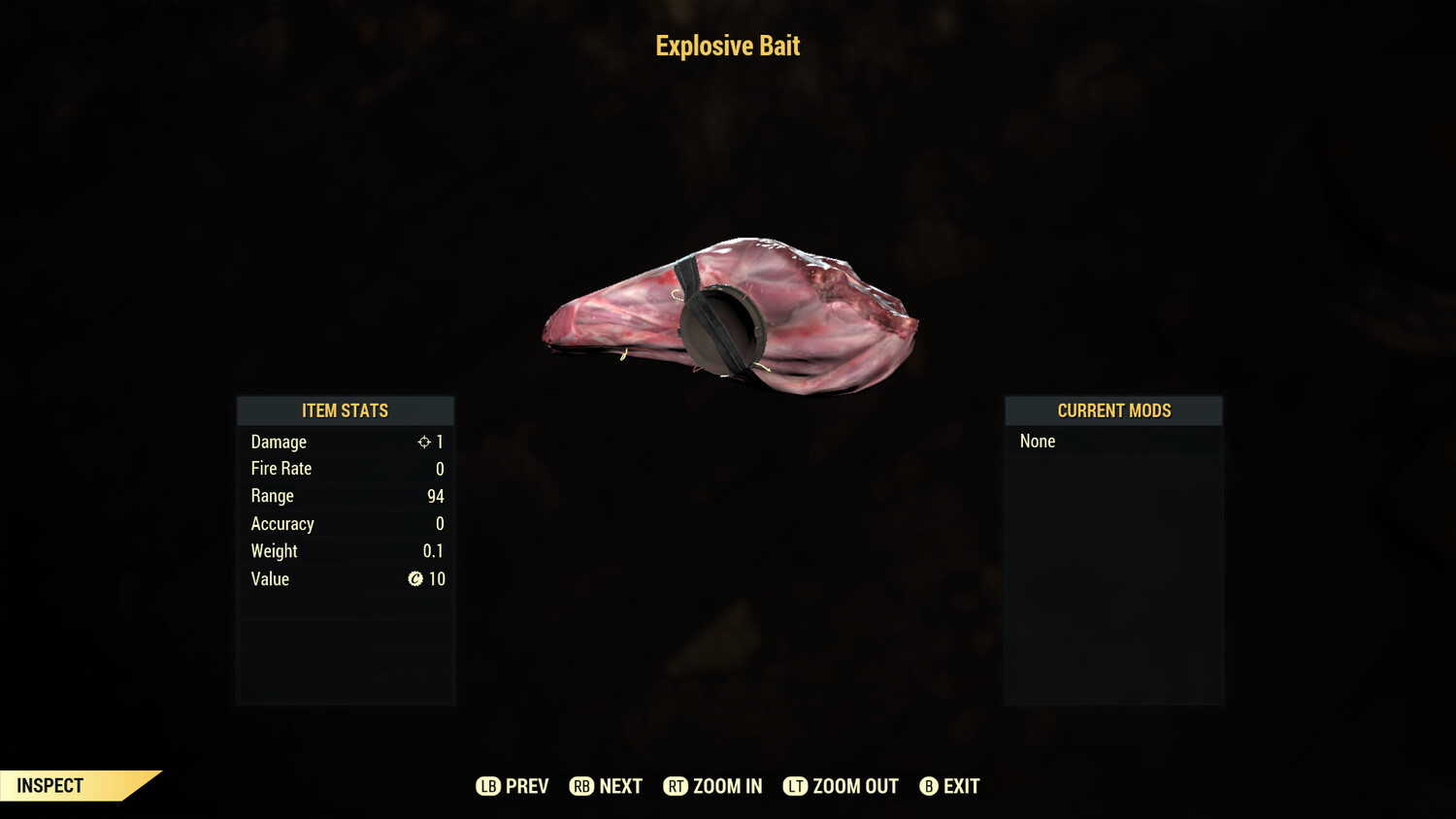Click the ITEM STATS panel header
This screenshot has height=819, width=1456.
point(345,410)
